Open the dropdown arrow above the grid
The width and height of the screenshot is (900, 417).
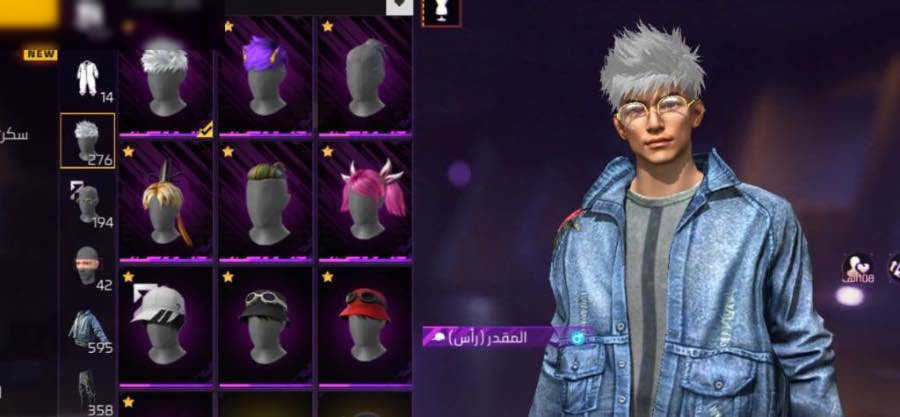point(399,6)
